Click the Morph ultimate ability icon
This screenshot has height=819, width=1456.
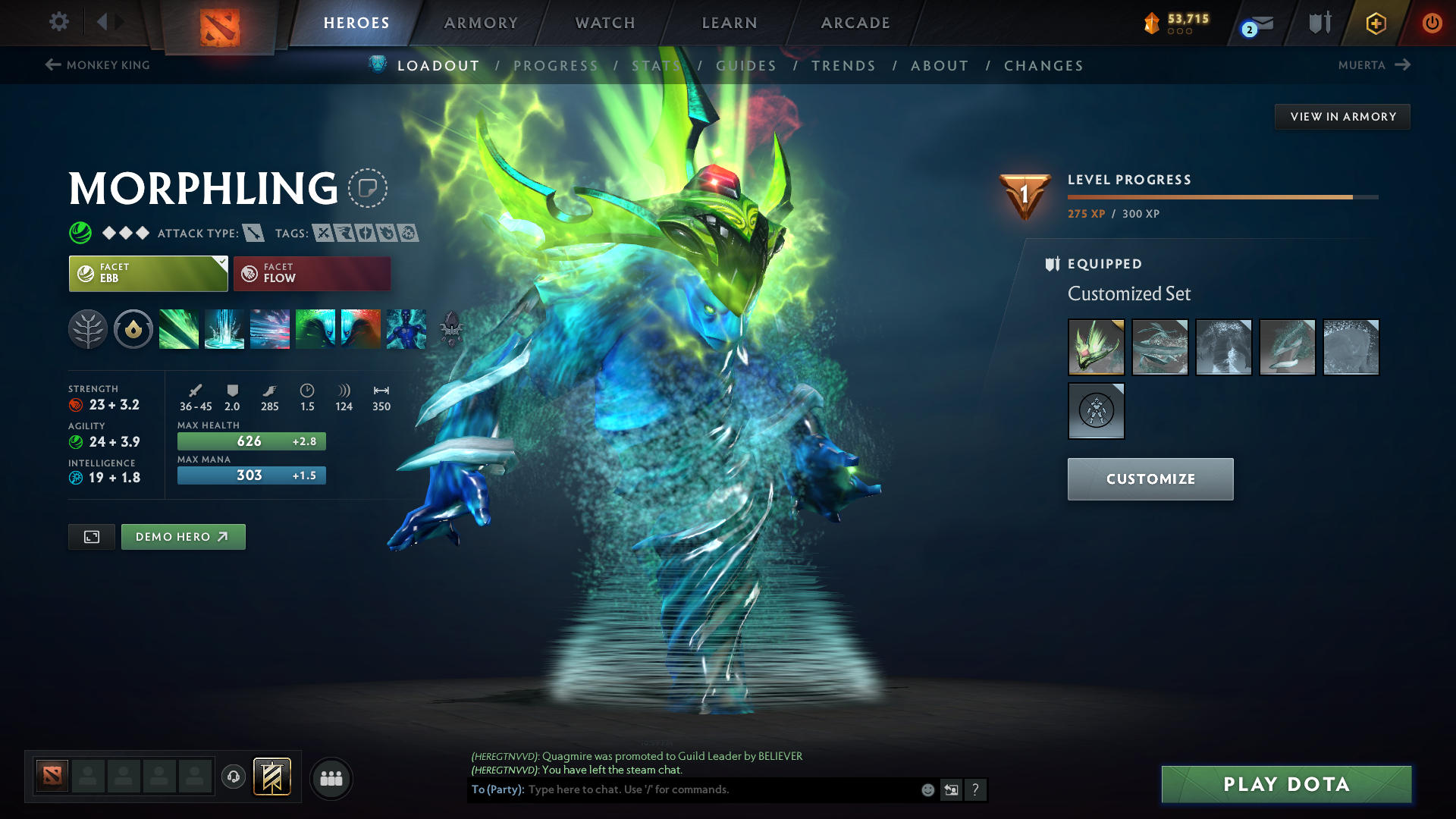click(x=406, y=329)
